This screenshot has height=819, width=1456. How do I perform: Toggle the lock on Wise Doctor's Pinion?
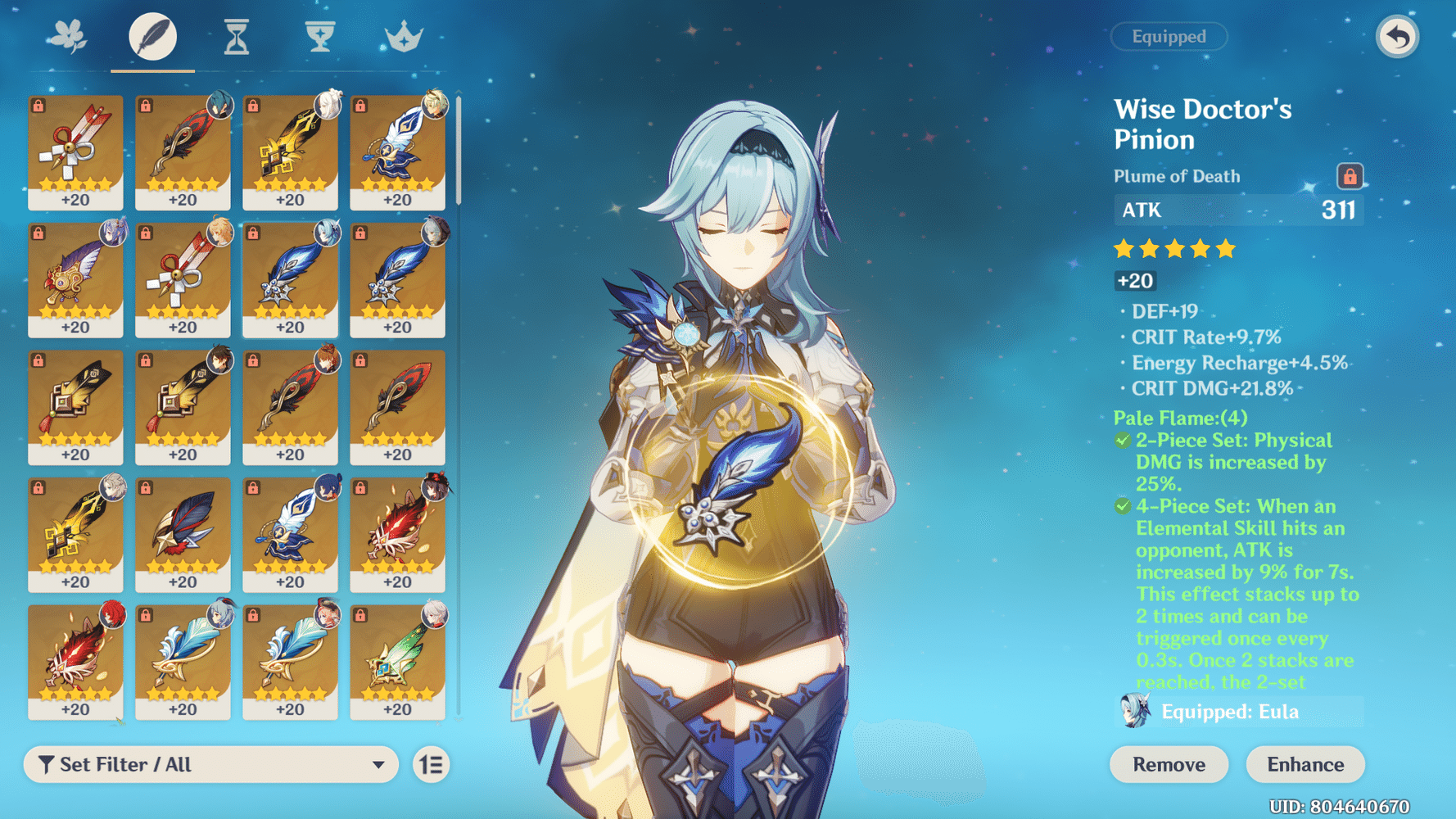[x=1350, y=176]
